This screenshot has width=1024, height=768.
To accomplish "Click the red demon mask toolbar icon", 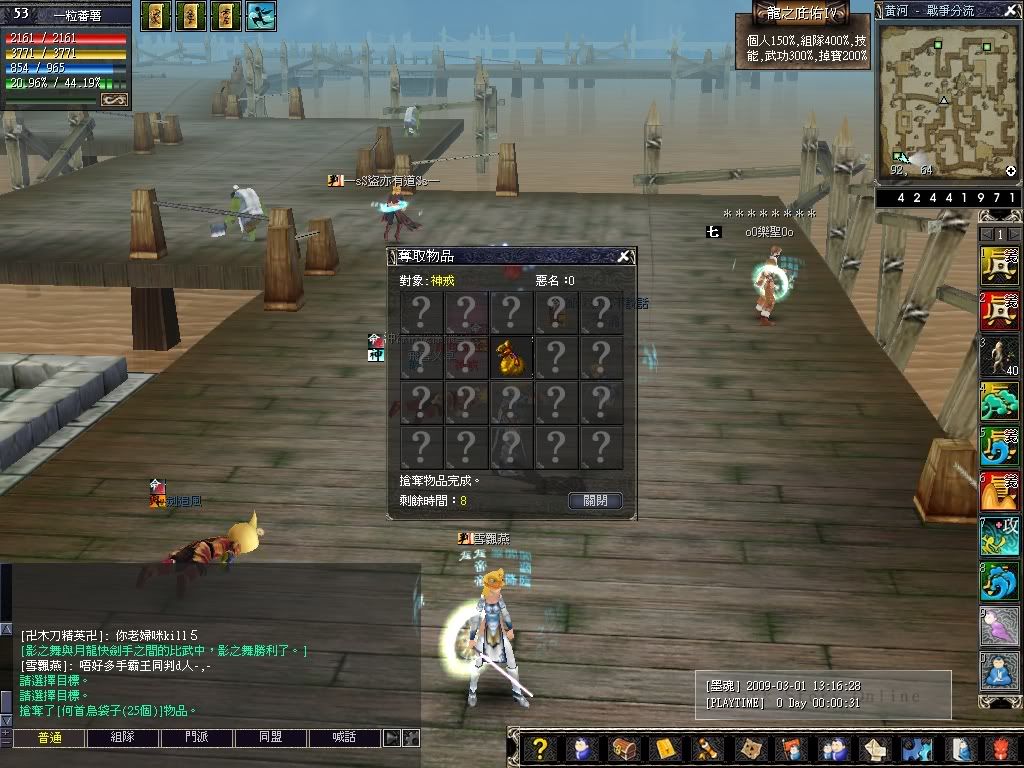I will [1003, 749].
